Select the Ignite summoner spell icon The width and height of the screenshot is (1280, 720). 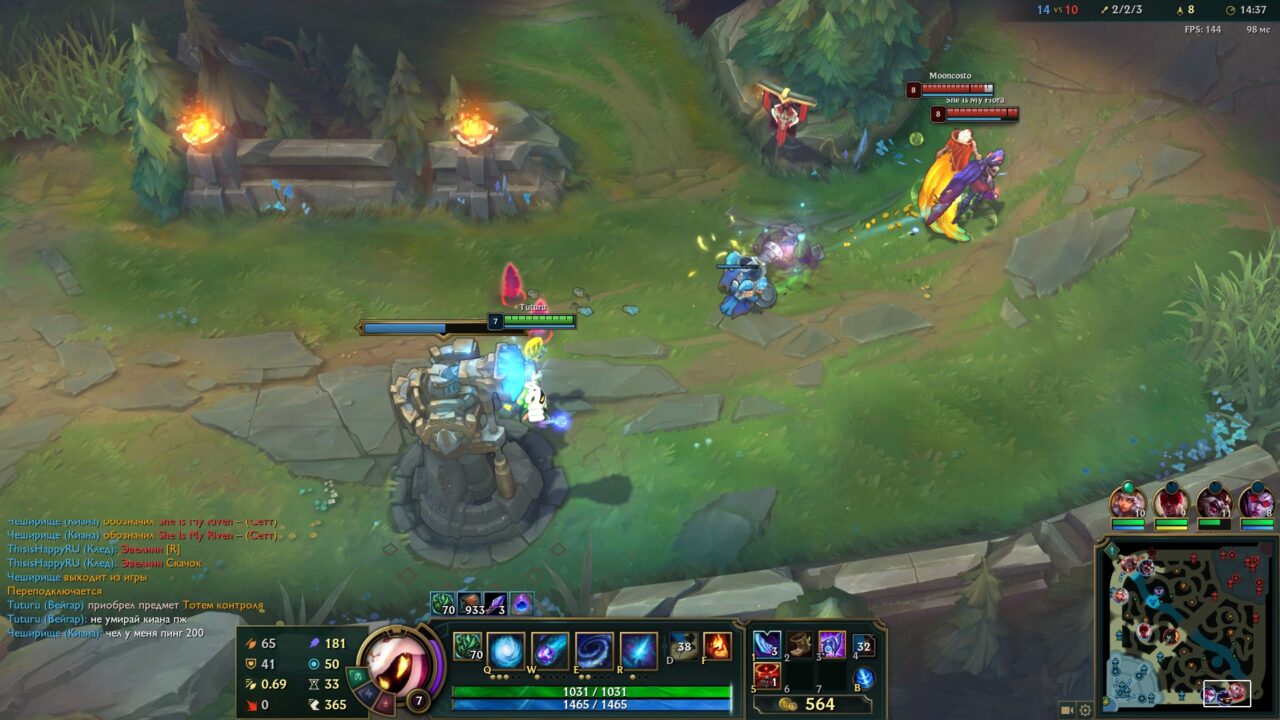click(717, 647)
